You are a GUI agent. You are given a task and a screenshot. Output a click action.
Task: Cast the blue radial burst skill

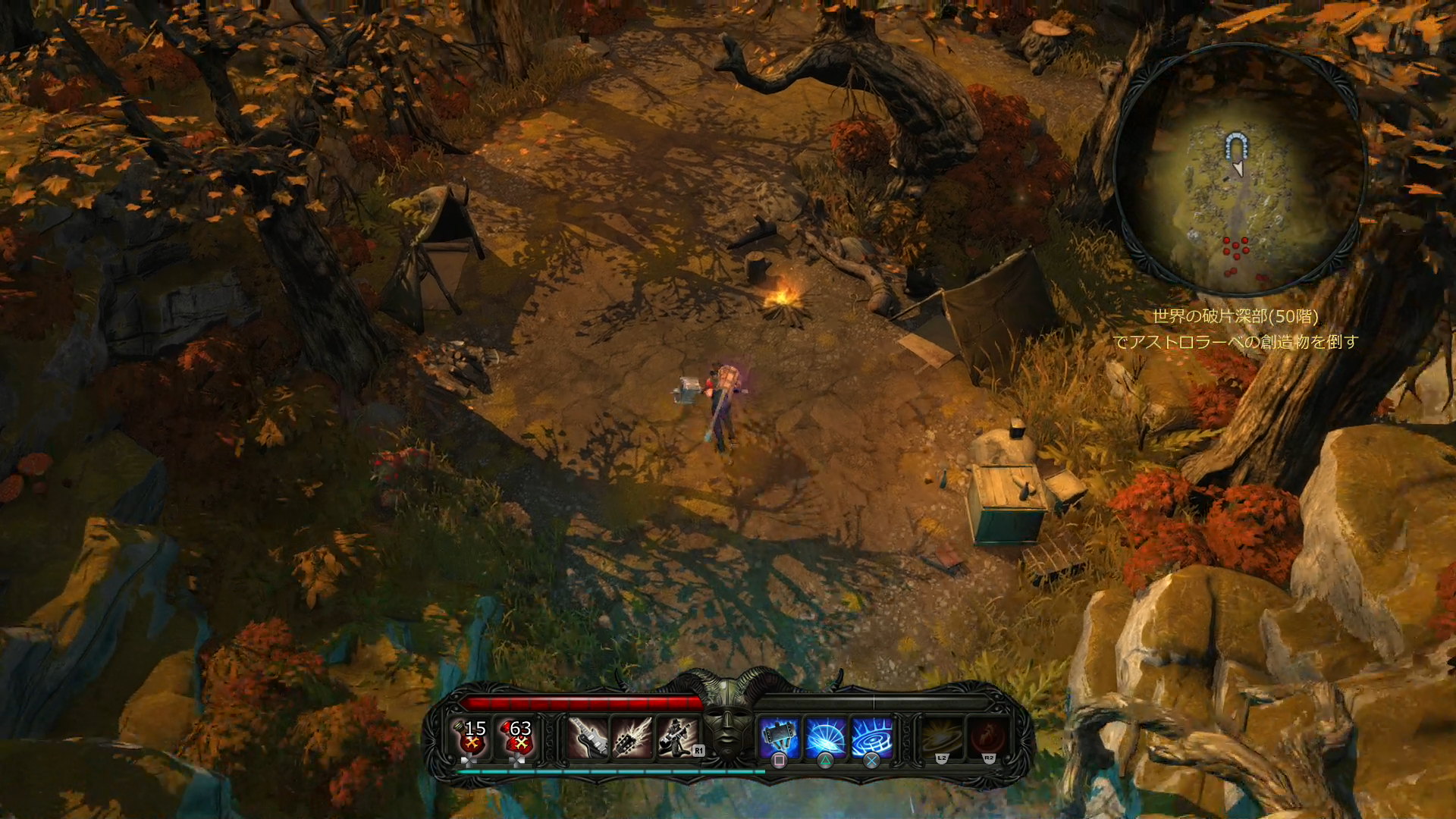click(826, 737)
